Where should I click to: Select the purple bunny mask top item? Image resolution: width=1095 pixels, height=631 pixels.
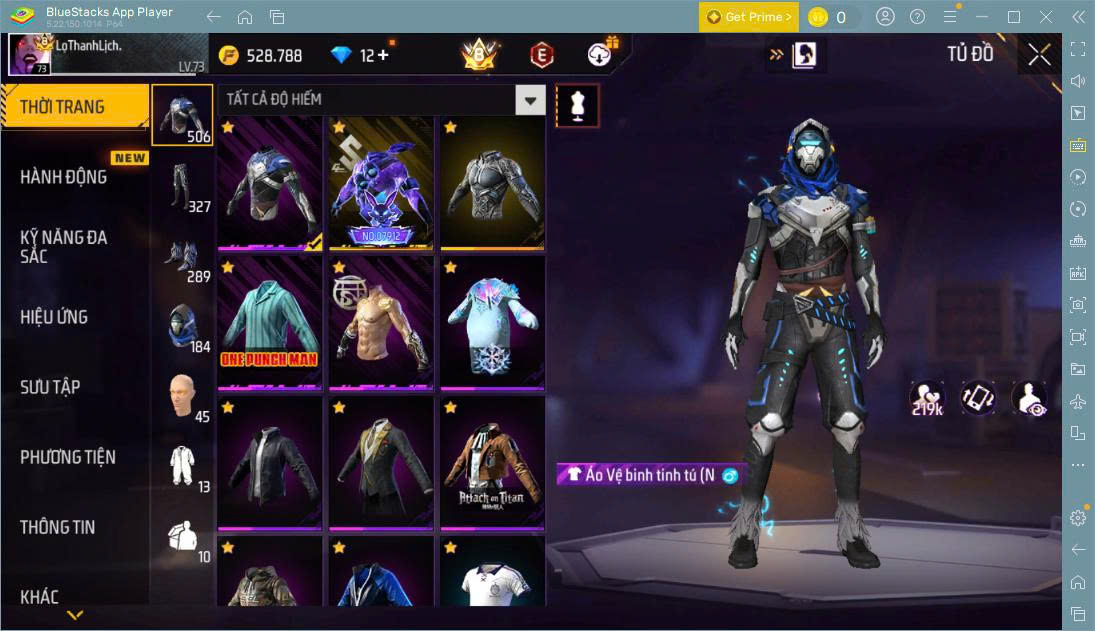[381, 182]
